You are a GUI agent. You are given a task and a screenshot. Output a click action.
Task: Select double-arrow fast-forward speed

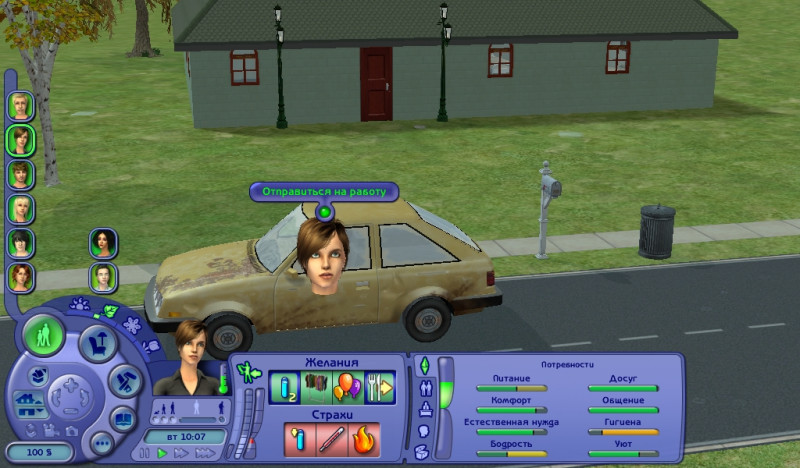180,453
